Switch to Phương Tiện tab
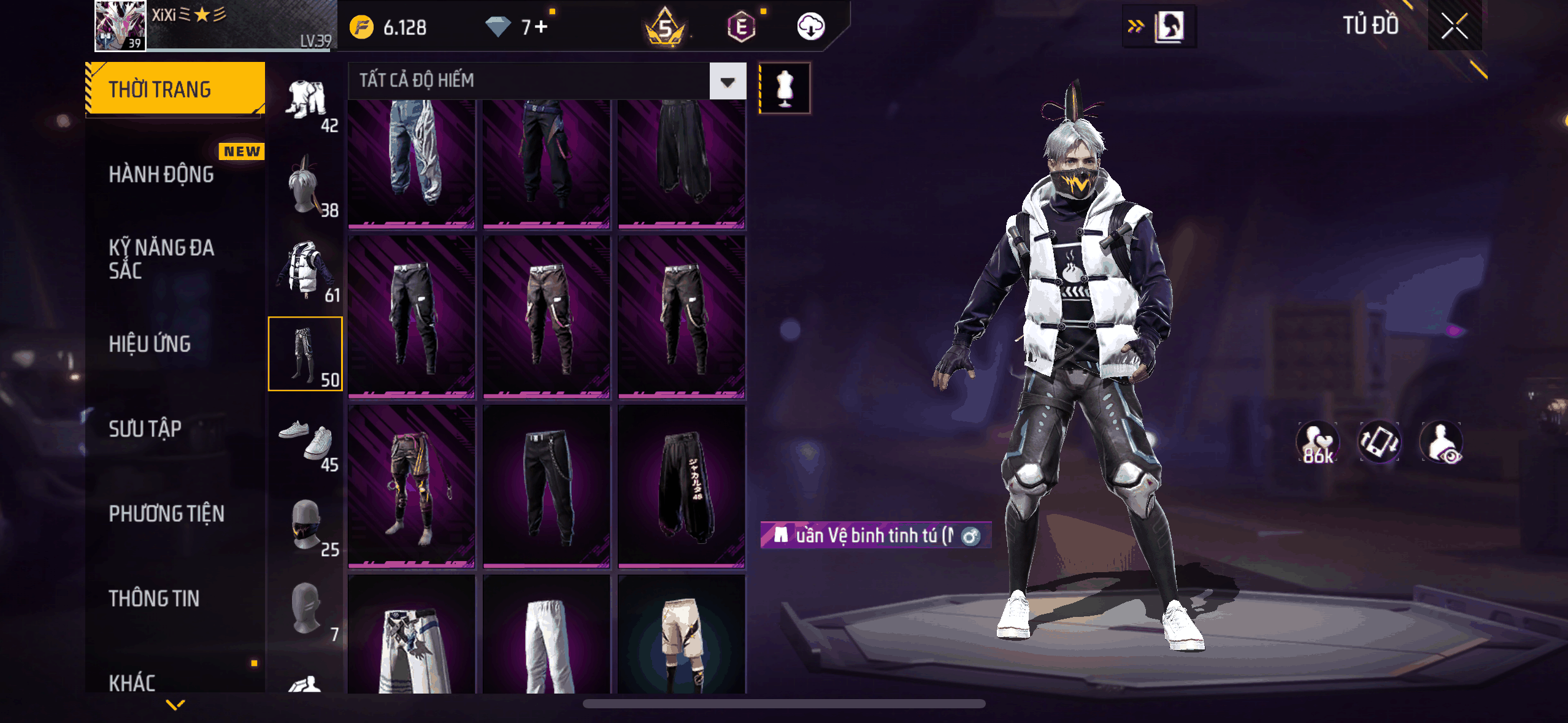The width and height of the screenshot is (1568, 723). click(167, 513)
